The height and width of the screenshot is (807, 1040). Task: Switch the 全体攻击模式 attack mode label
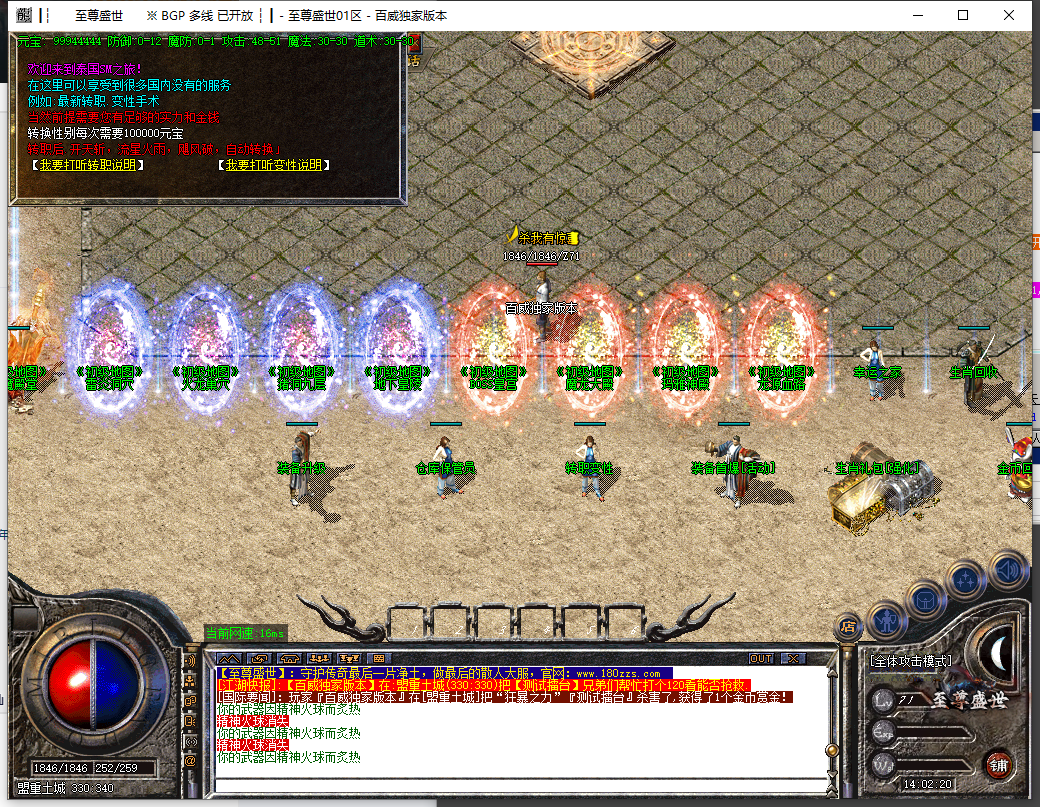[910, 661]
